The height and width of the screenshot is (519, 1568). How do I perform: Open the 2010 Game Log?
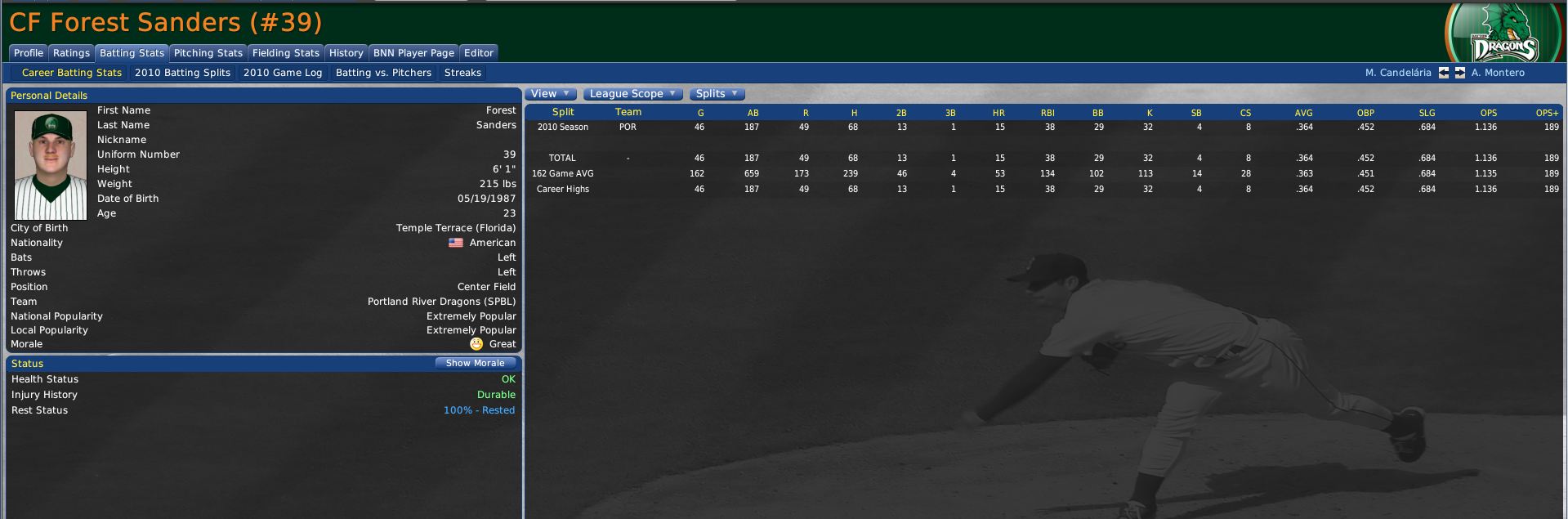283,73
